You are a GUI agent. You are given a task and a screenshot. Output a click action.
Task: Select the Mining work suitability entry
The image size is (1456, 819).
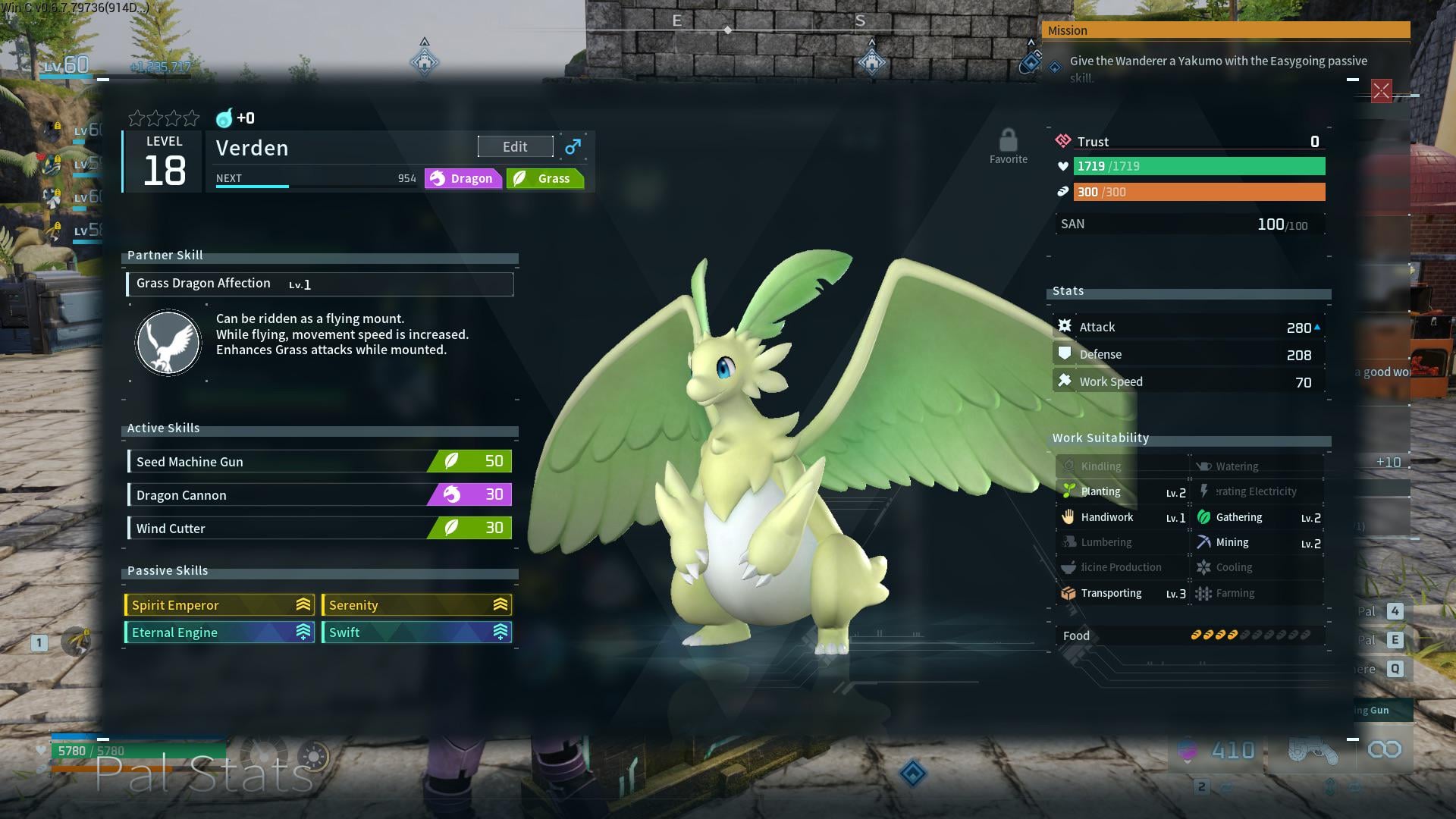click(x=1258, y=542)
